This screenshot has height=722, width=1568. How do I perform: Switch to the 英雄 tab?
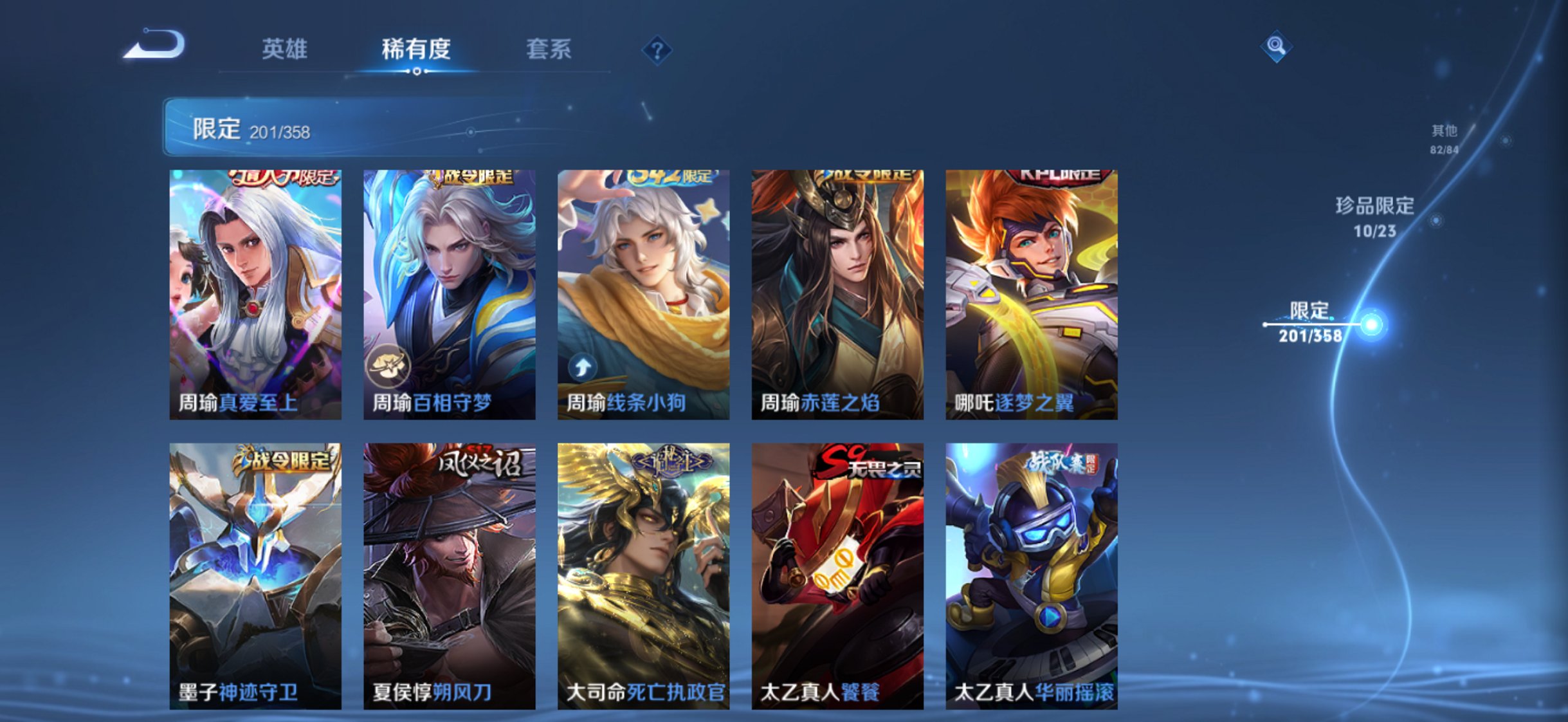[284, 48]
